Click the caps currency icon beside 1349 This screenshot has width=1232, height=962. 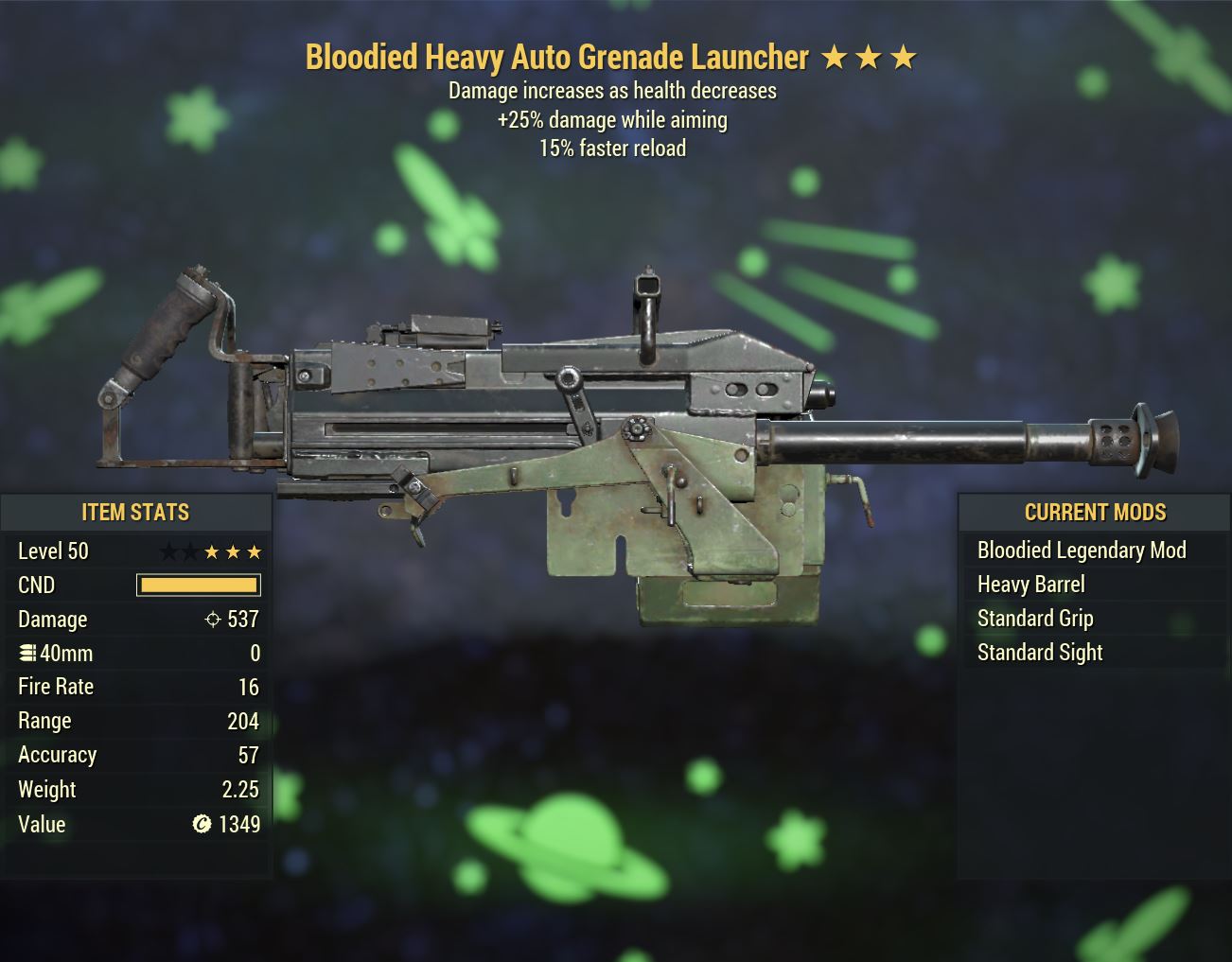pos(200,824)
